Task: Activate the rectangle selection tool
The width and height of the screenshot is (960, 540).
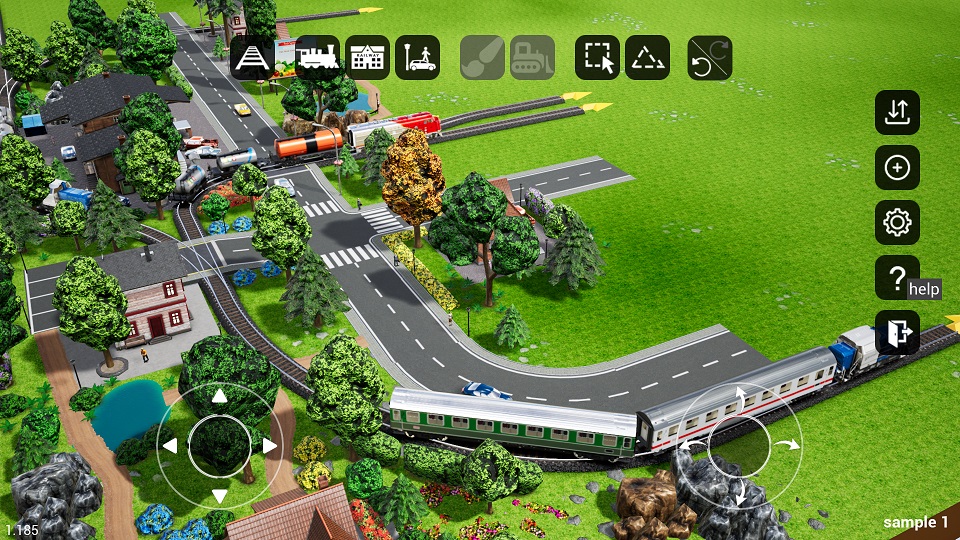Action: (x=597, y=58)
